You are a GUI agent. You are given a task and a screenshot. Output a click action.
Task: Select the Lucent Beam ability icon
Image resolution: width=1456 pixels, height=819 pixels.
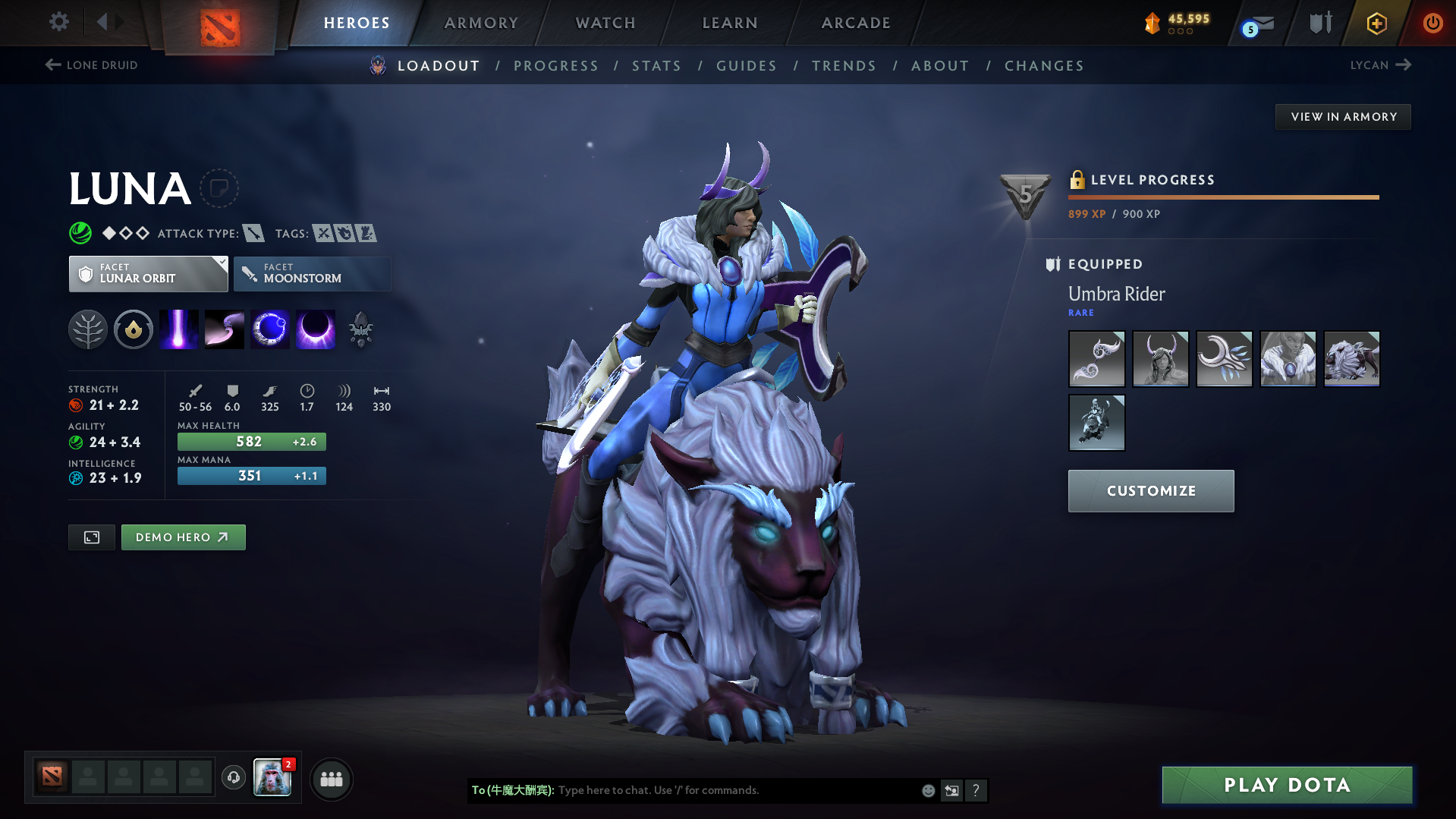(178, 329)
